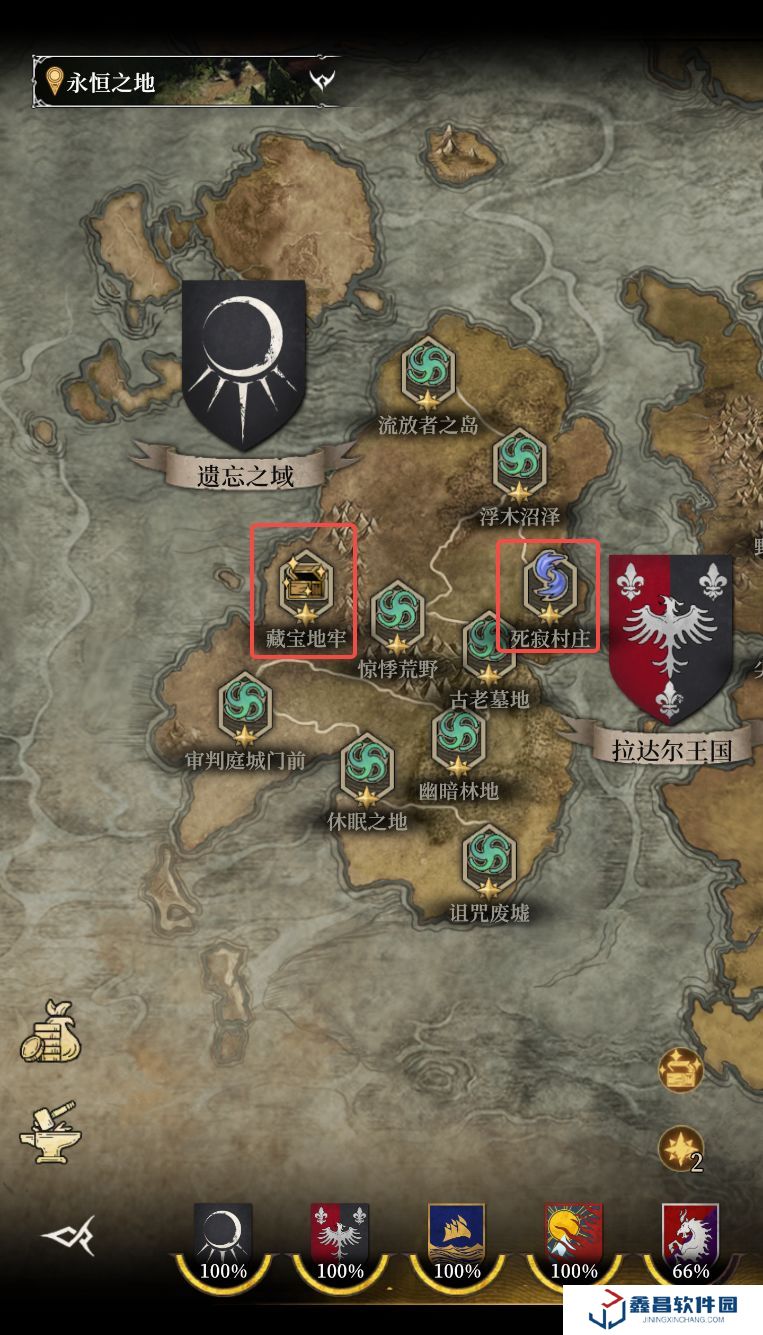Enter the 流放者之岛 stage
Viewport: 763px width, 1335px height.
click(428, 374)
